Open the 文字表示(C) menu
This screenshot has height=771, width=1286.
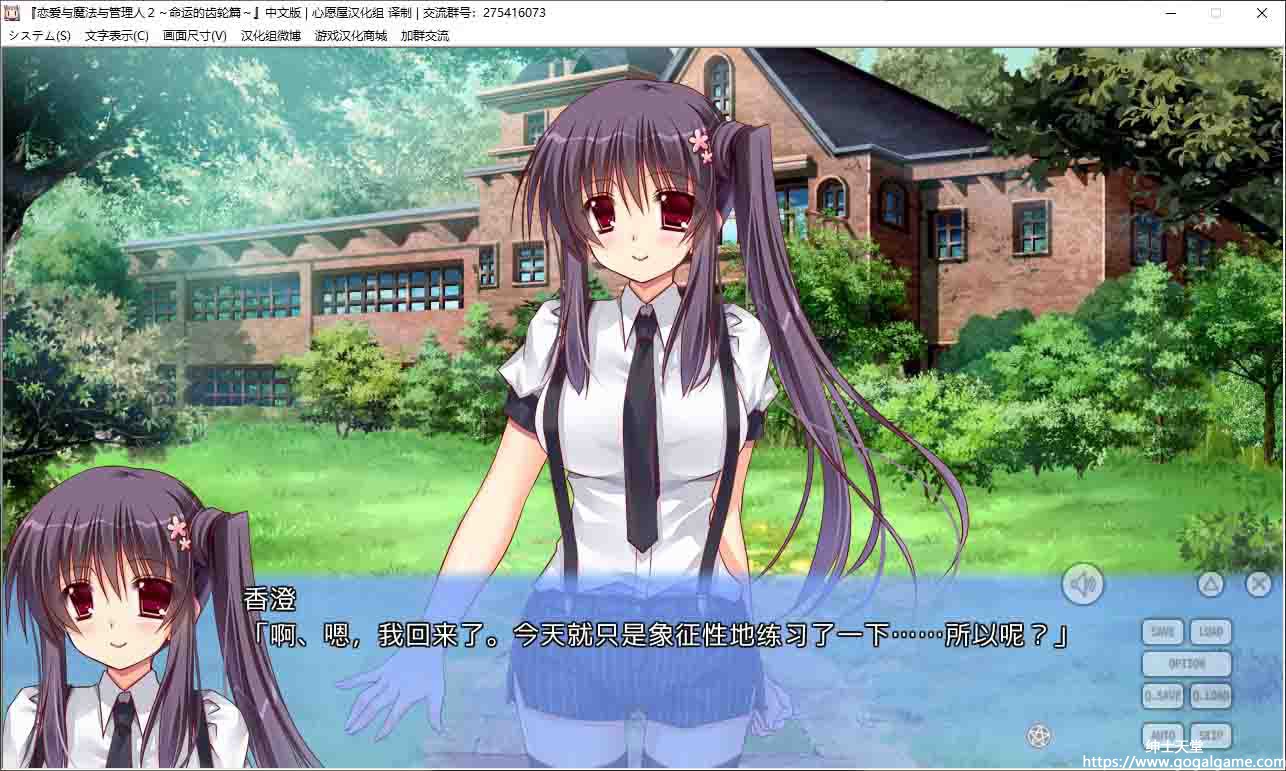[x=117, y=36]
